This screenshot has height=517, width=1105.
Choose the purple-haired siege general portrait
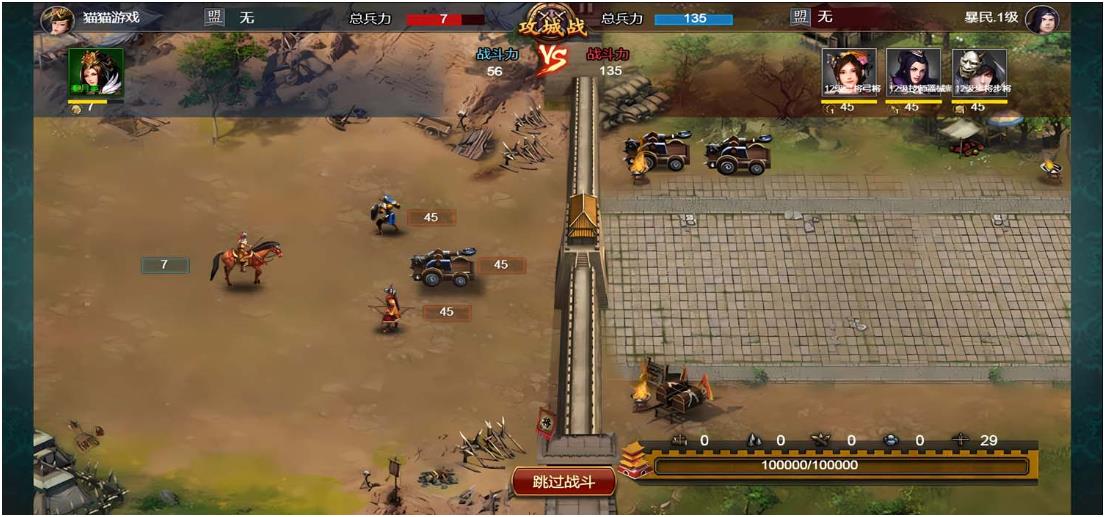point(913,73)
